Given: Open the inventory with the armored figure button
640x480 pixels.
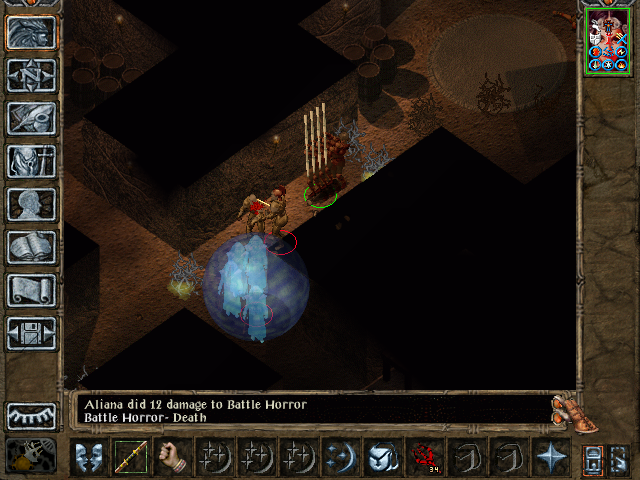Looking at the screenshot, I should coord(31,161).
